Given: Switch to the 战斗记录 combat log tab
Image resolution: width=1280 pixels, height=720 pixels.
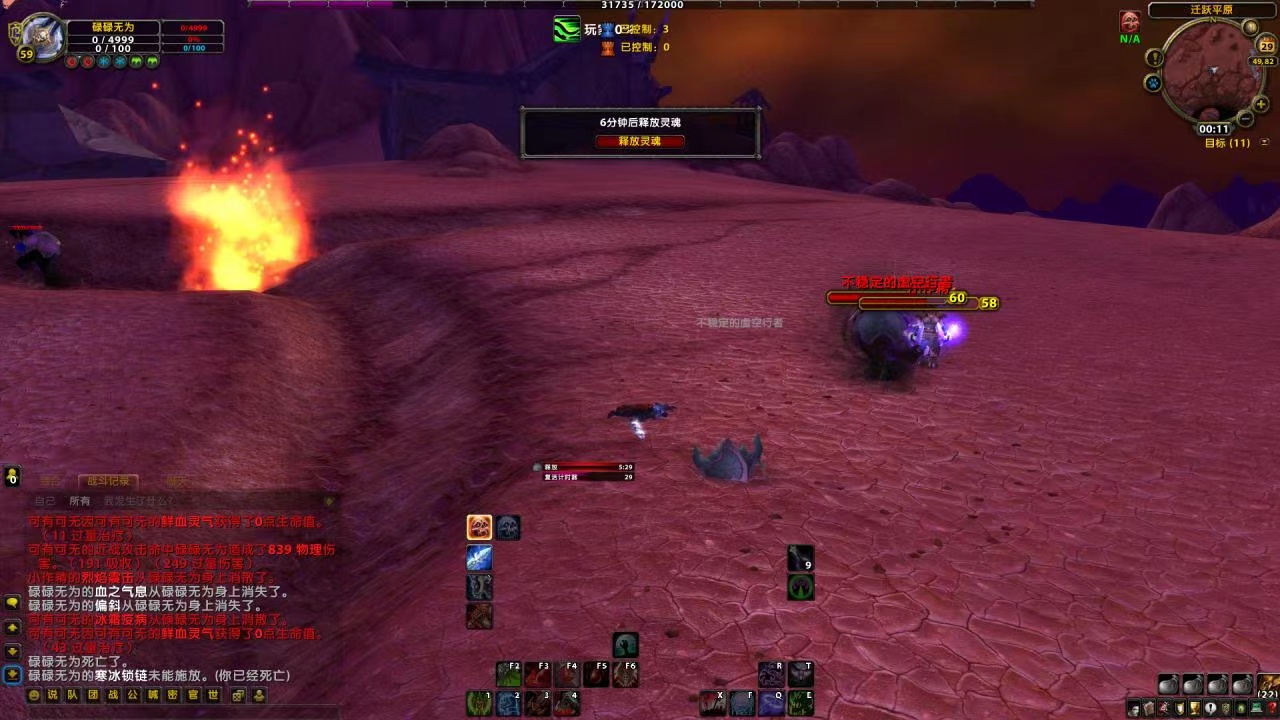Looking at the screenshot, I should click(108, 481).
